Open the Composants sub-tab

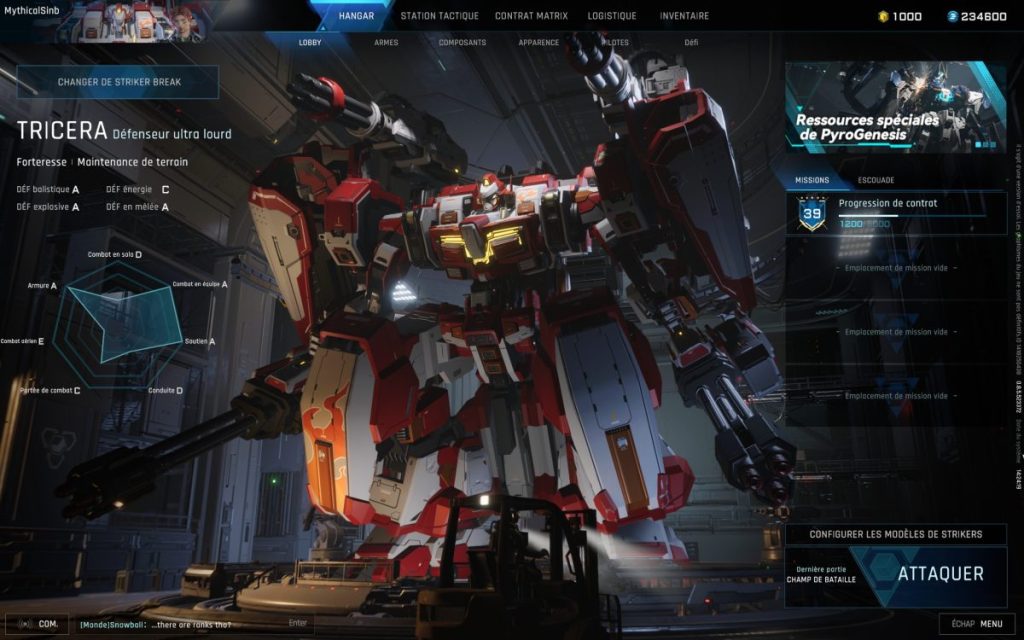click(x=462, y=43)
